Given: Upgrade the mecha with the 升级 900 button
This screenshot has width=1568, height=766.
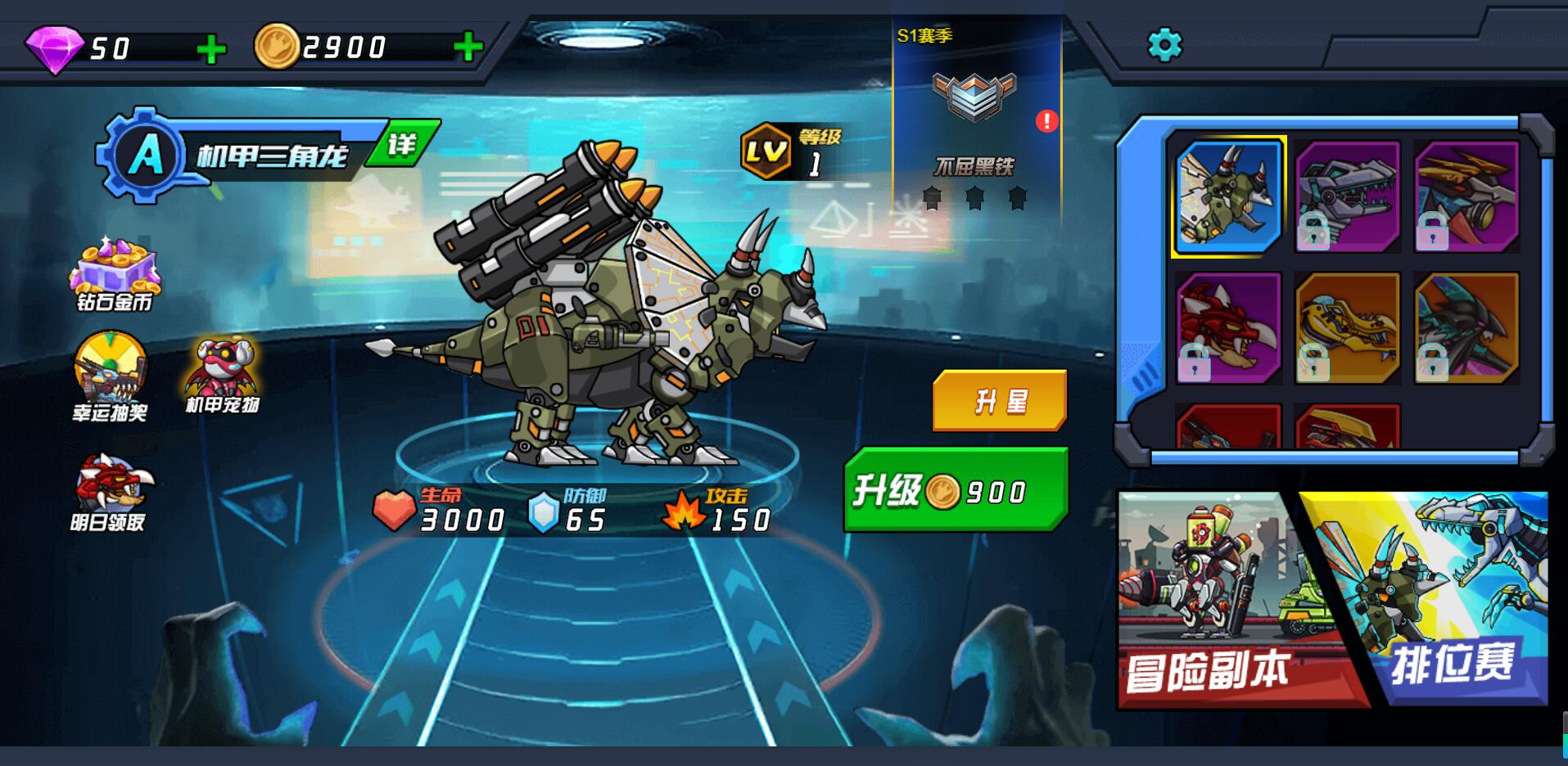Looking at the screenshot, I should click(x=956, y=490).
